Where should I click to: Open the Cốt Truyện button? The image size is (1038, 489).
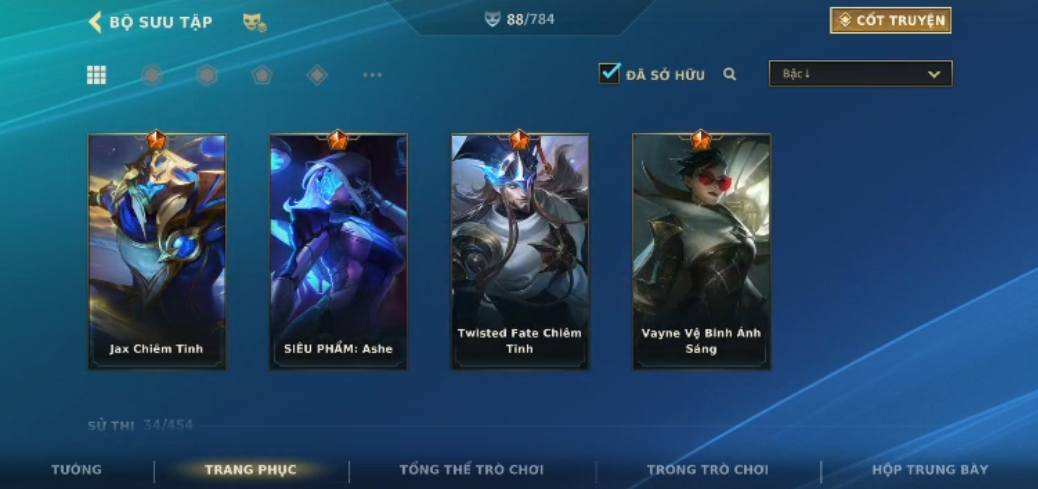point(890,20)
